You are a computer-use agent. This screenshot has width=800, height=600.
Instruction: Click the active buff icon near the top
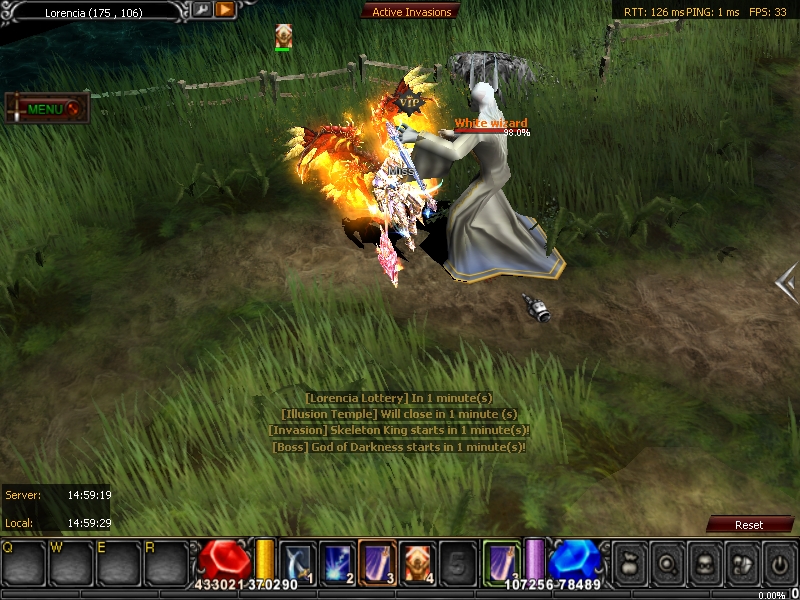(x=283, y=36)
